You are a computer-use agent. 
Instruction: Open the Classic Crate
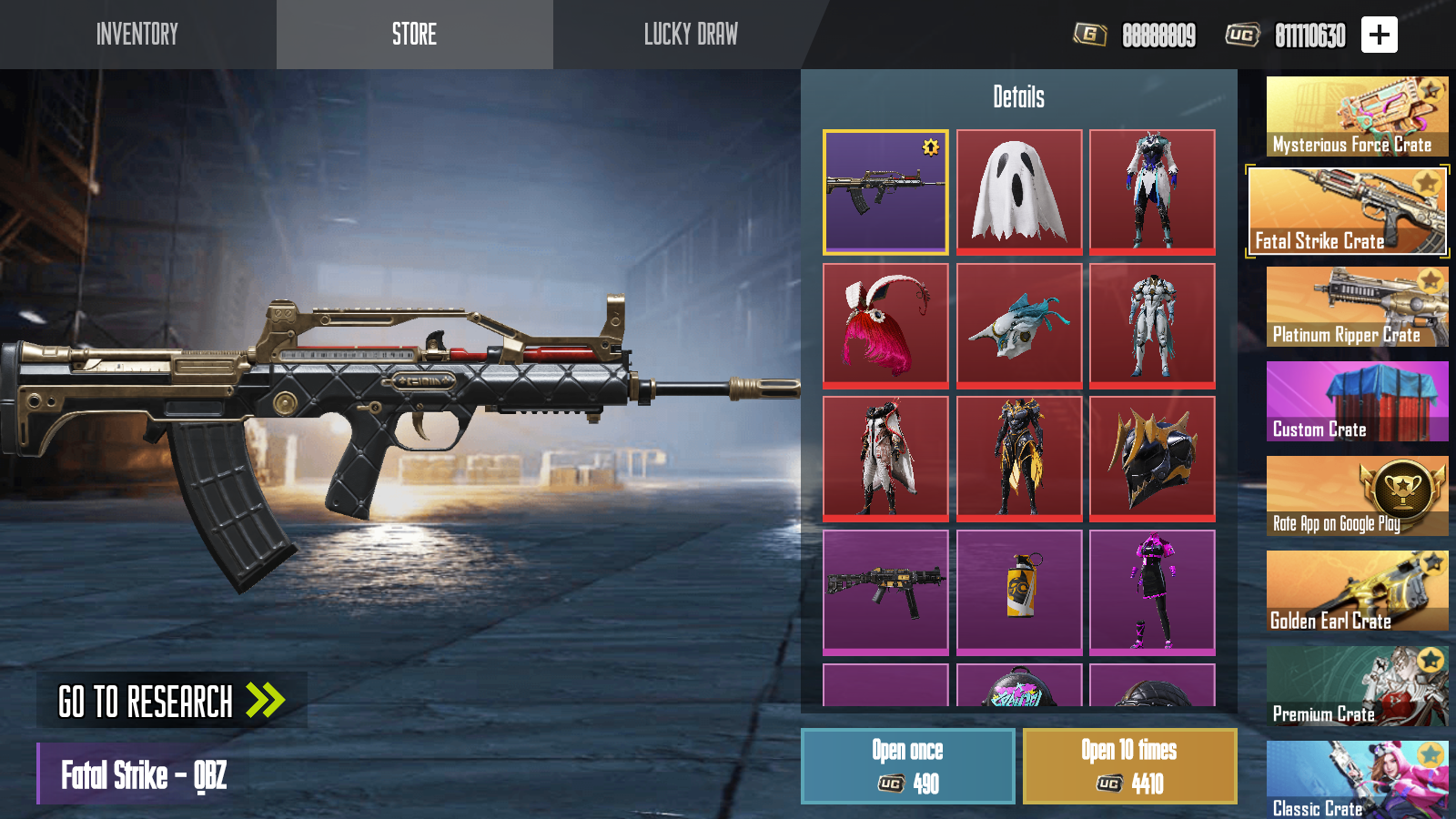(1357, 779)
